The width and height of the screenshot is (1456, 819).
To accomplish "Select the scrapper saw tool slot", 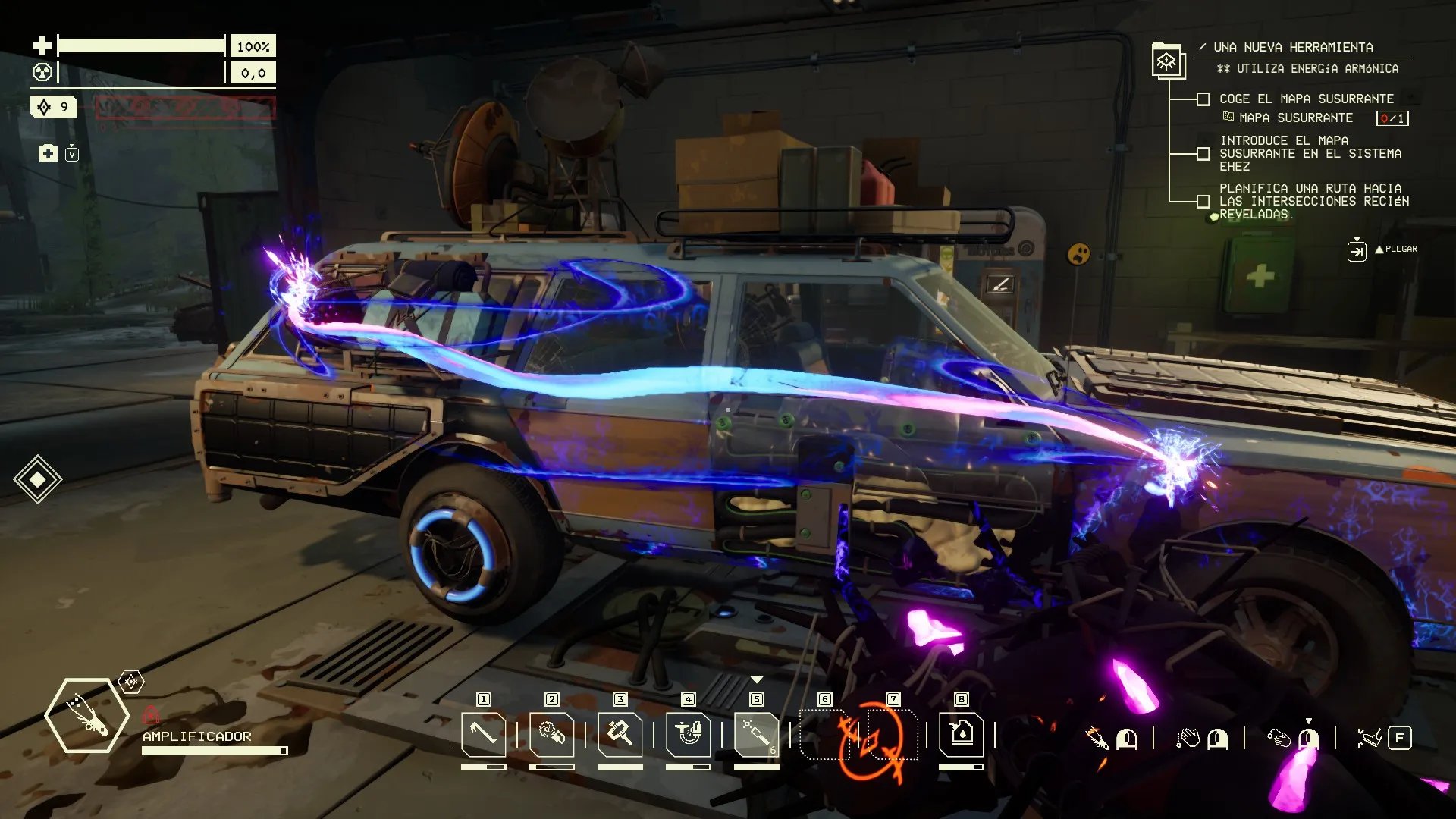I will [x=551, y=734].
